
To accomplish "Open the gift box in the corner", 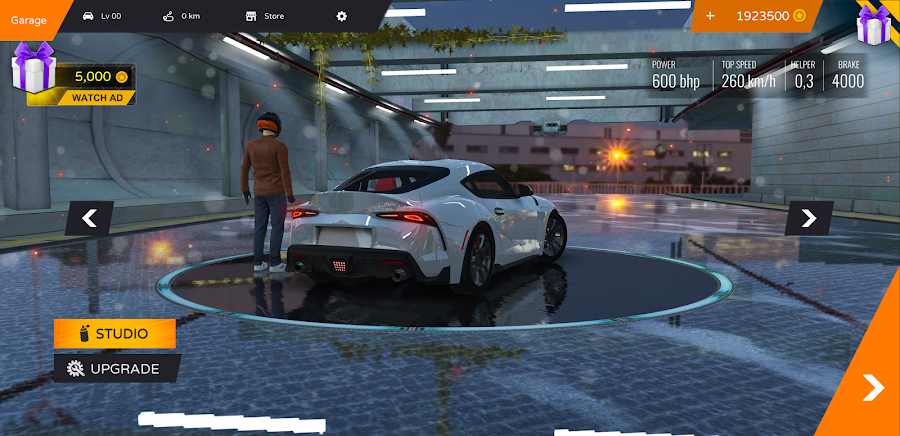I will coord(873,26).
